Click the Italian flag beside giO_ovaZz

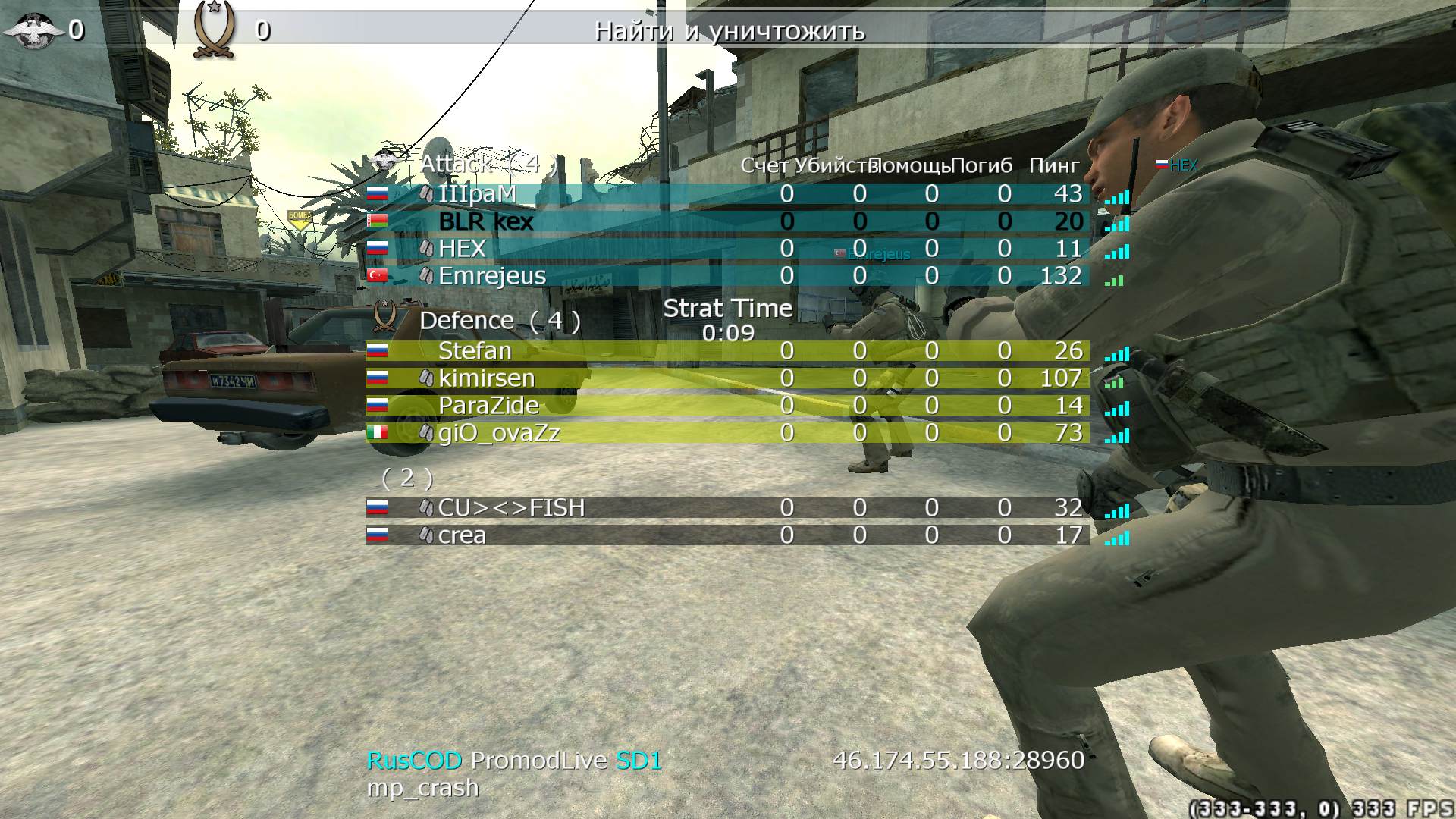point(377,432)
